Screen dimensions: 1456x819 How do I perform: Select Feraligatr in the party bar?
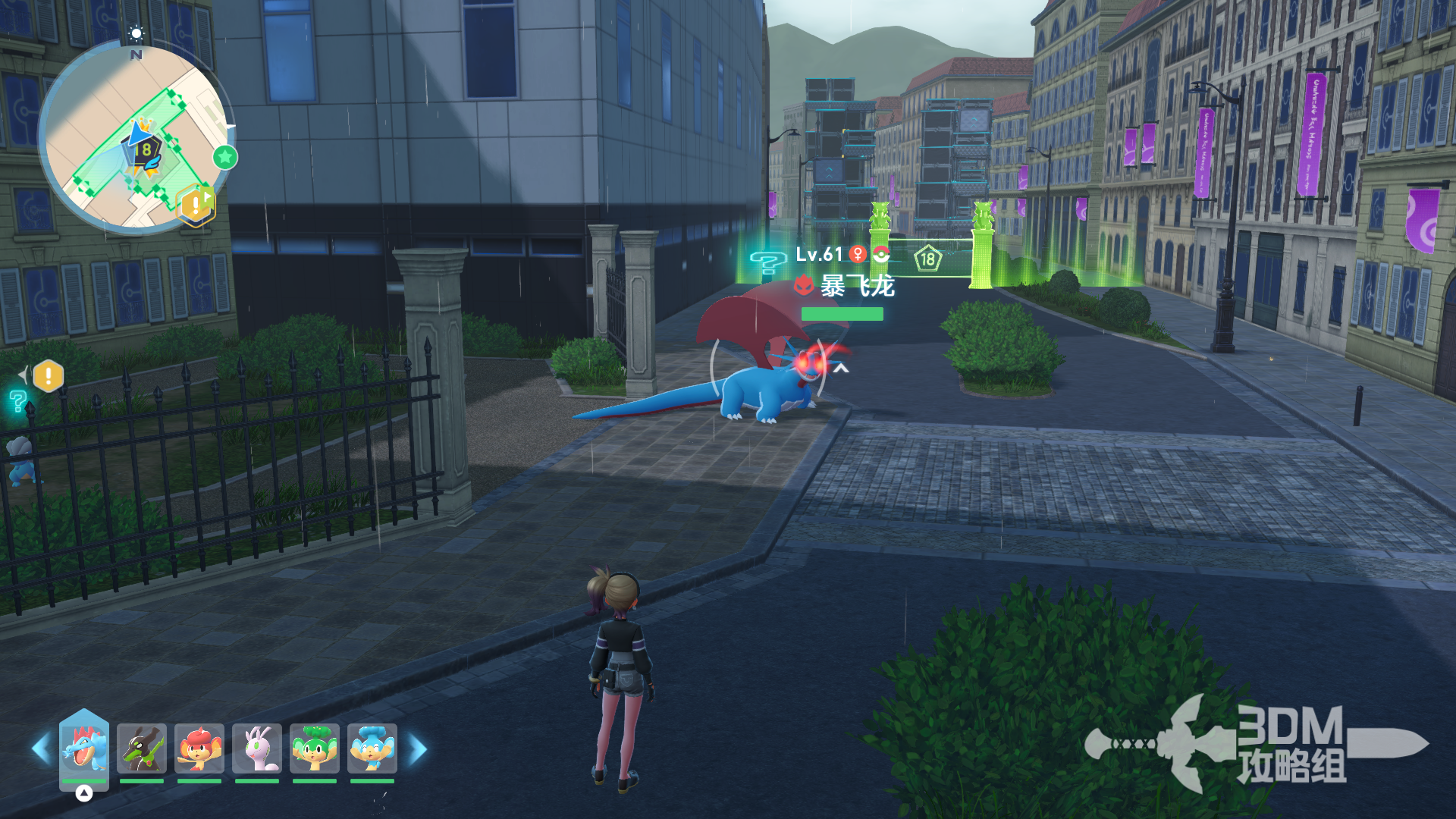(x=84, y=748)
